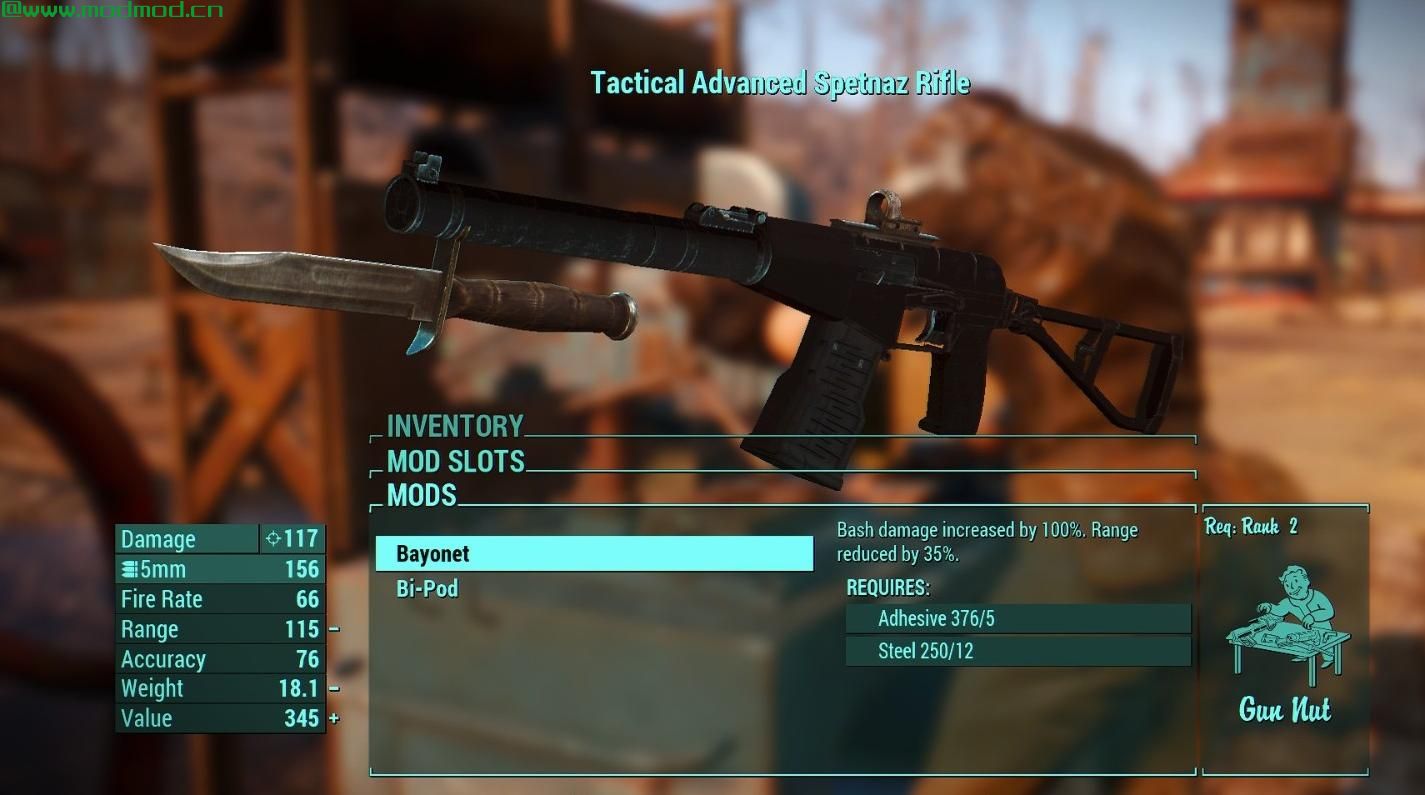Select the Adhesive 376/5 requirement row

tap(1018, 619)
